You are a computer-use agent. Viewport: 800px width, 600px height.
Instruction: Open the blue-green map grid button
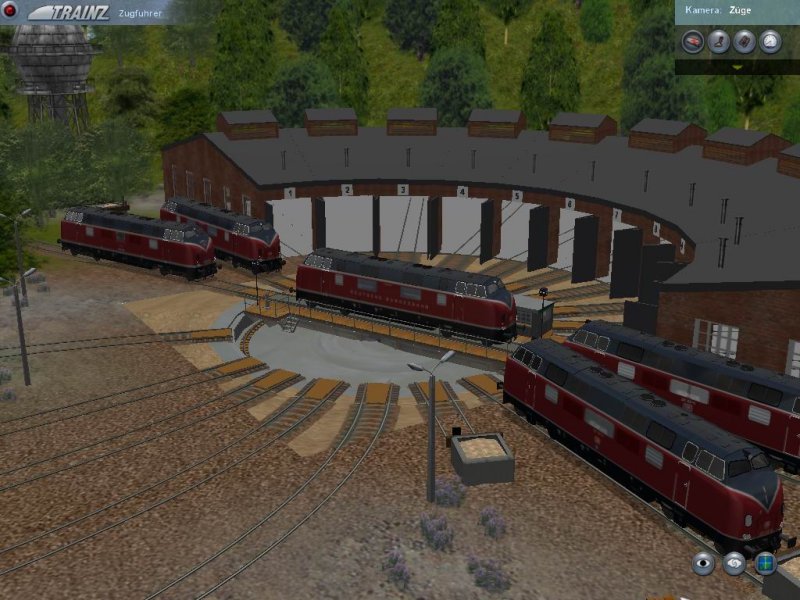tap(766, 563)
